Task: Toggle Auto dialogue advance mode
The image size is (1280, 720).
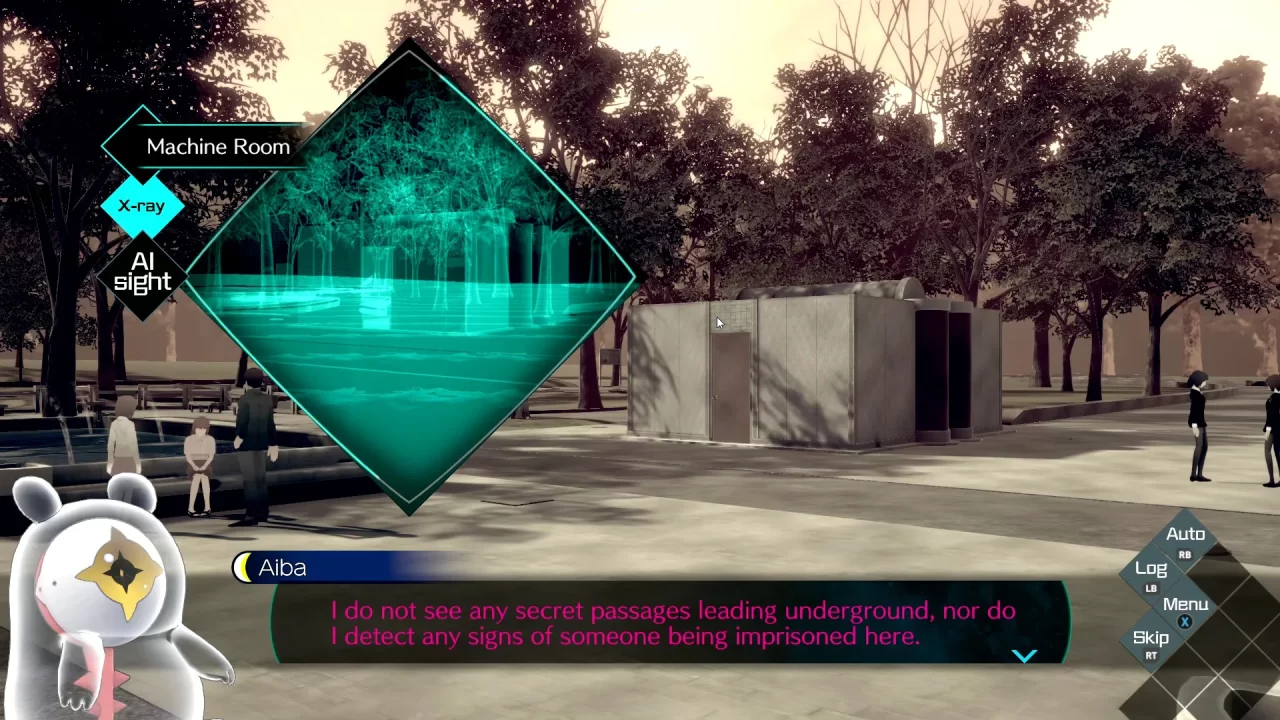Action: 1186,533
